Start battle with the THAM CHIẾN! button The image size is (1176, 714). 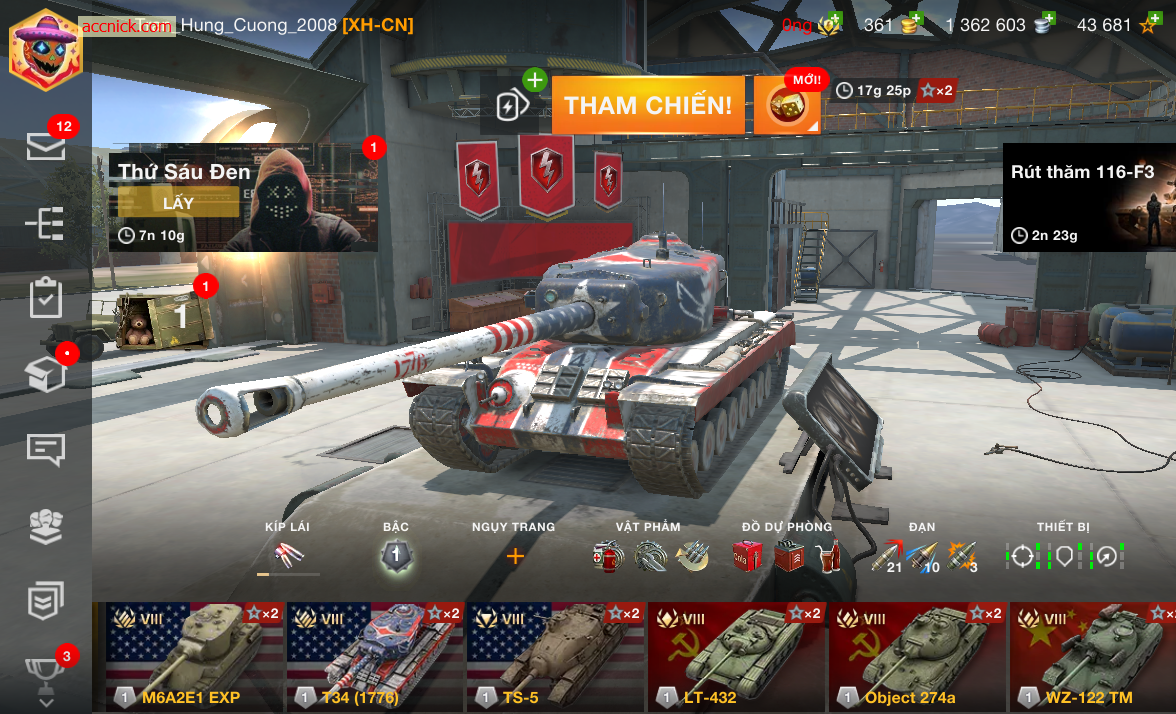[648, 105]
